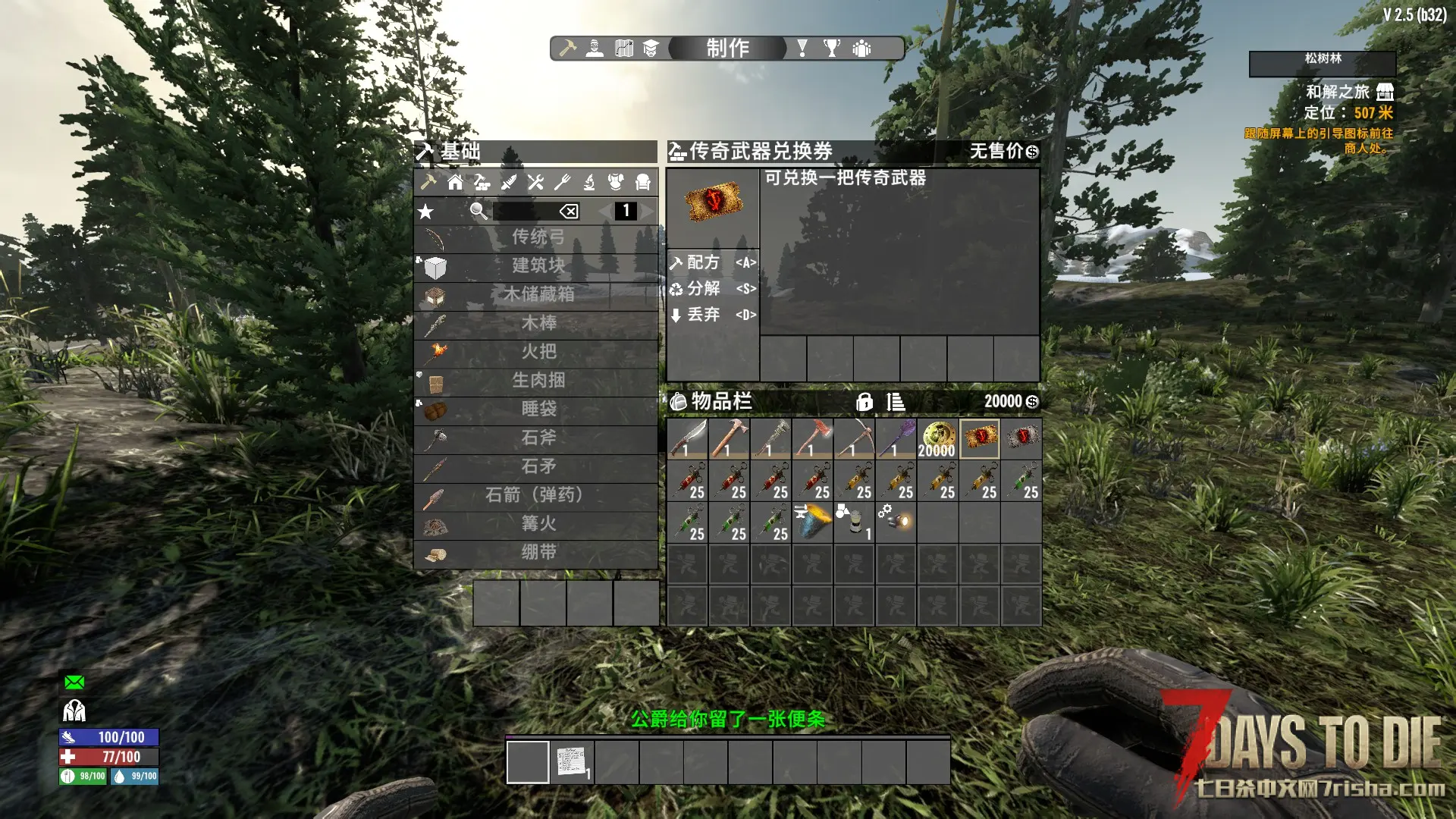
Task: Select the 20000 coin stack slot
Action: (937, 439)
